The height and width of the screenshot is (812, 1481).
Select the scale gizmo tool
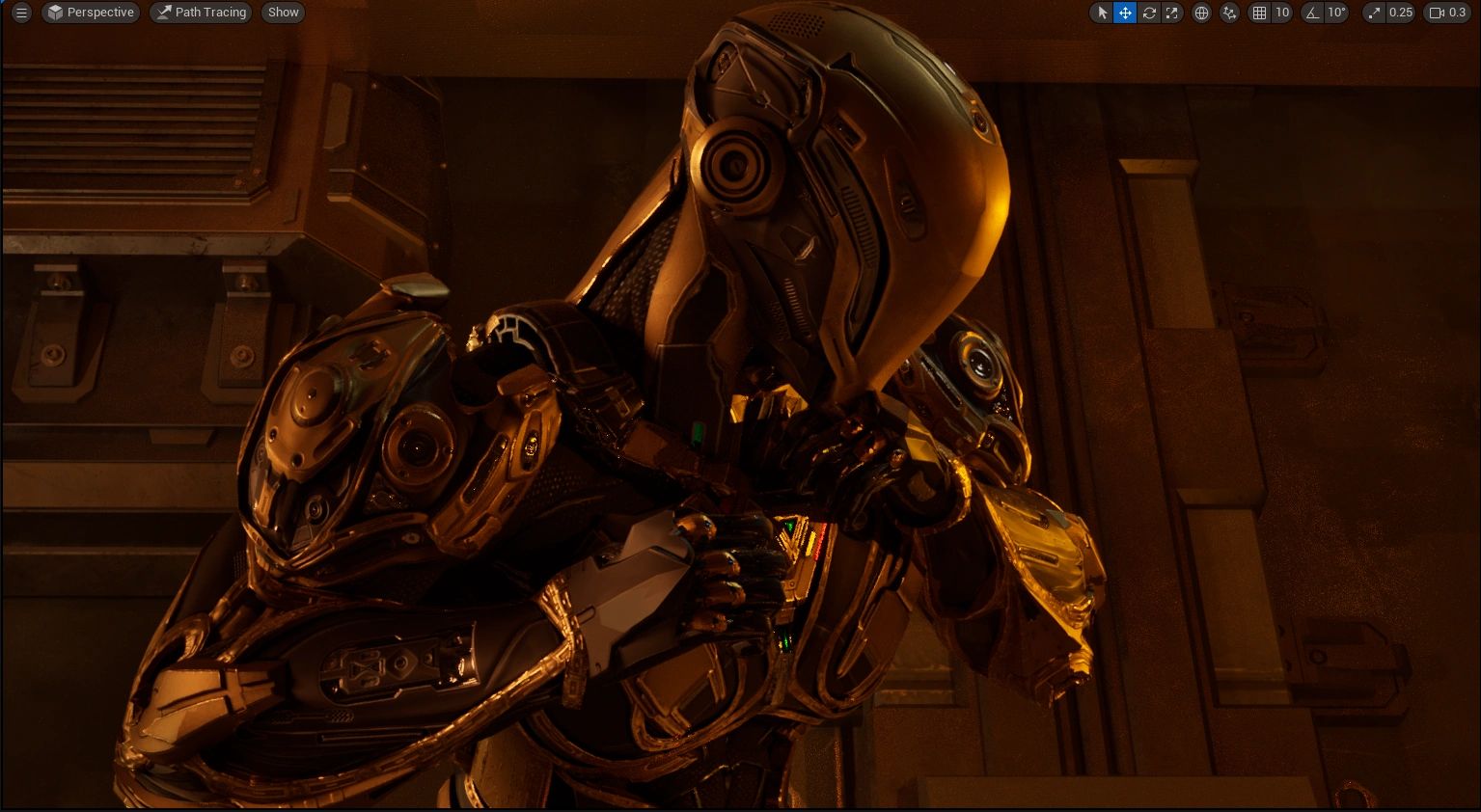click(1171, 13)
